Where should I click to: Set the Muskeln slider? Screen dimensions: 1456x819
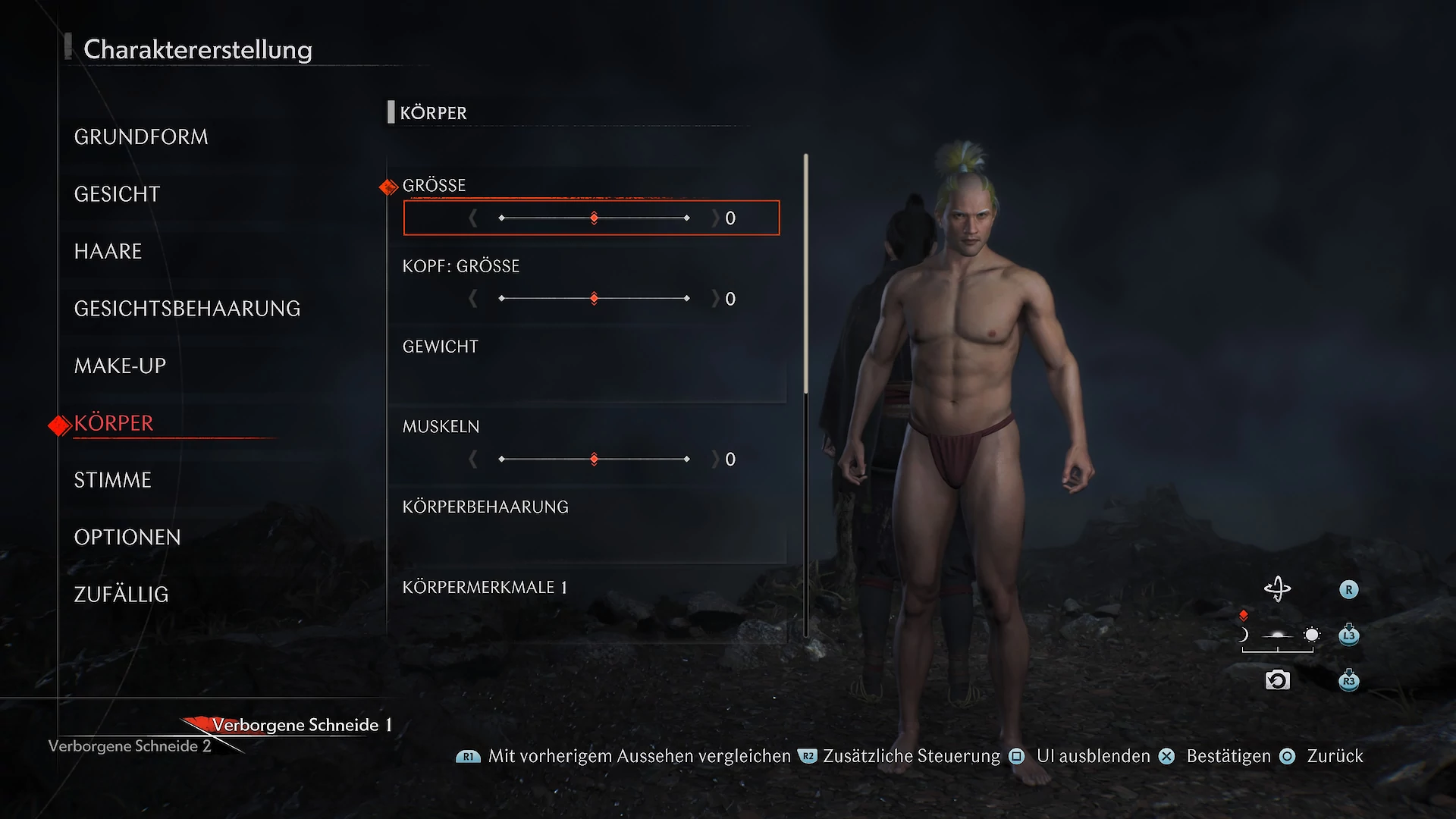[x=594, y=460]
